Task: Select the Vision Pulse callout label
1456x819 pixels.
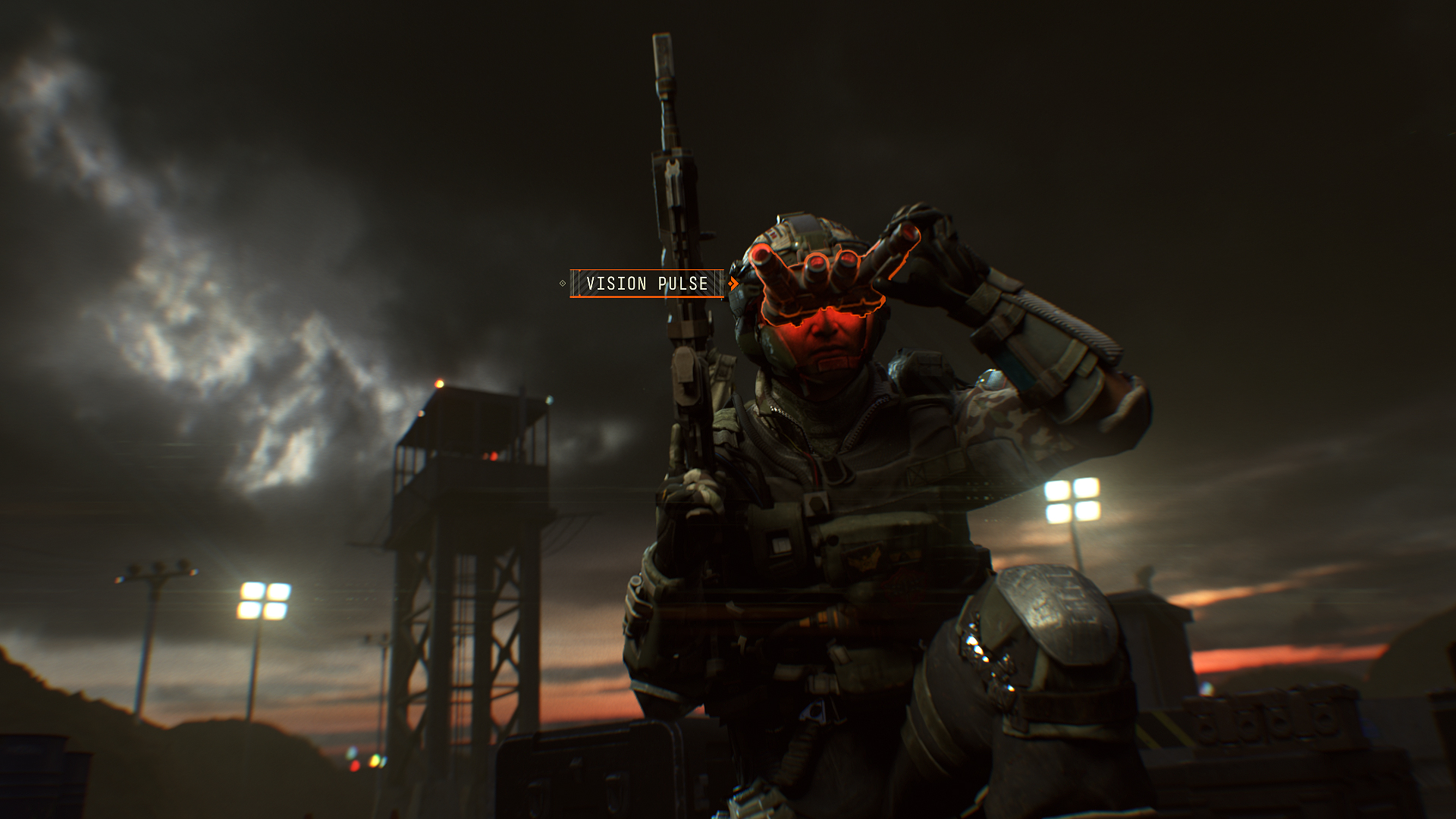Action: (647, 284)
